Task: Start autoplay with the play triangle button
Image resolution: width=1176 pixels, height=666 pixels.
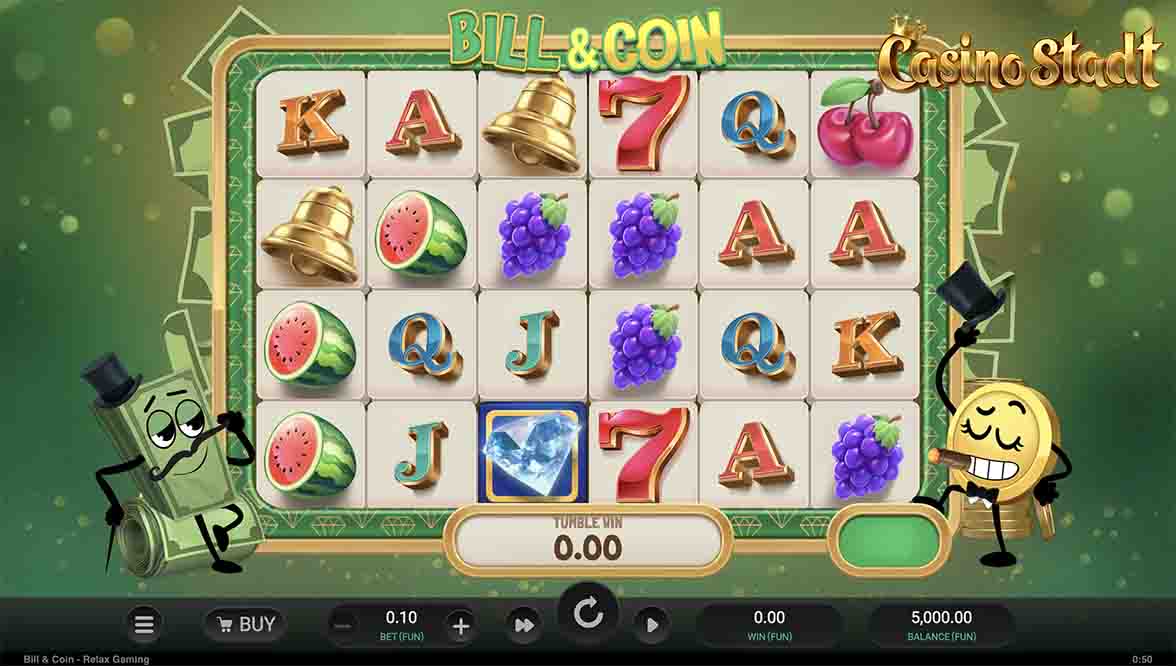Action: [x=651, y=626]
